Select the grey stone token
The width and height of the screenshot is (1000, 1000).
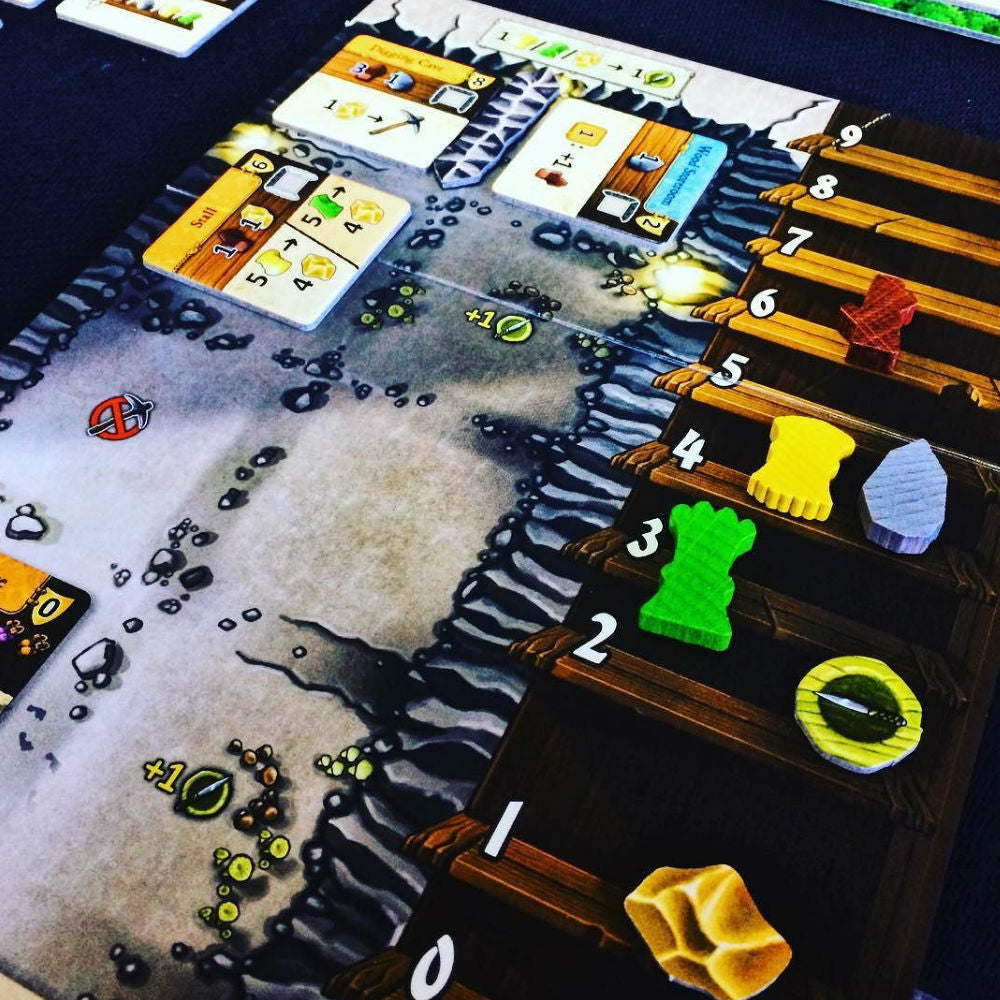(904, 495)
